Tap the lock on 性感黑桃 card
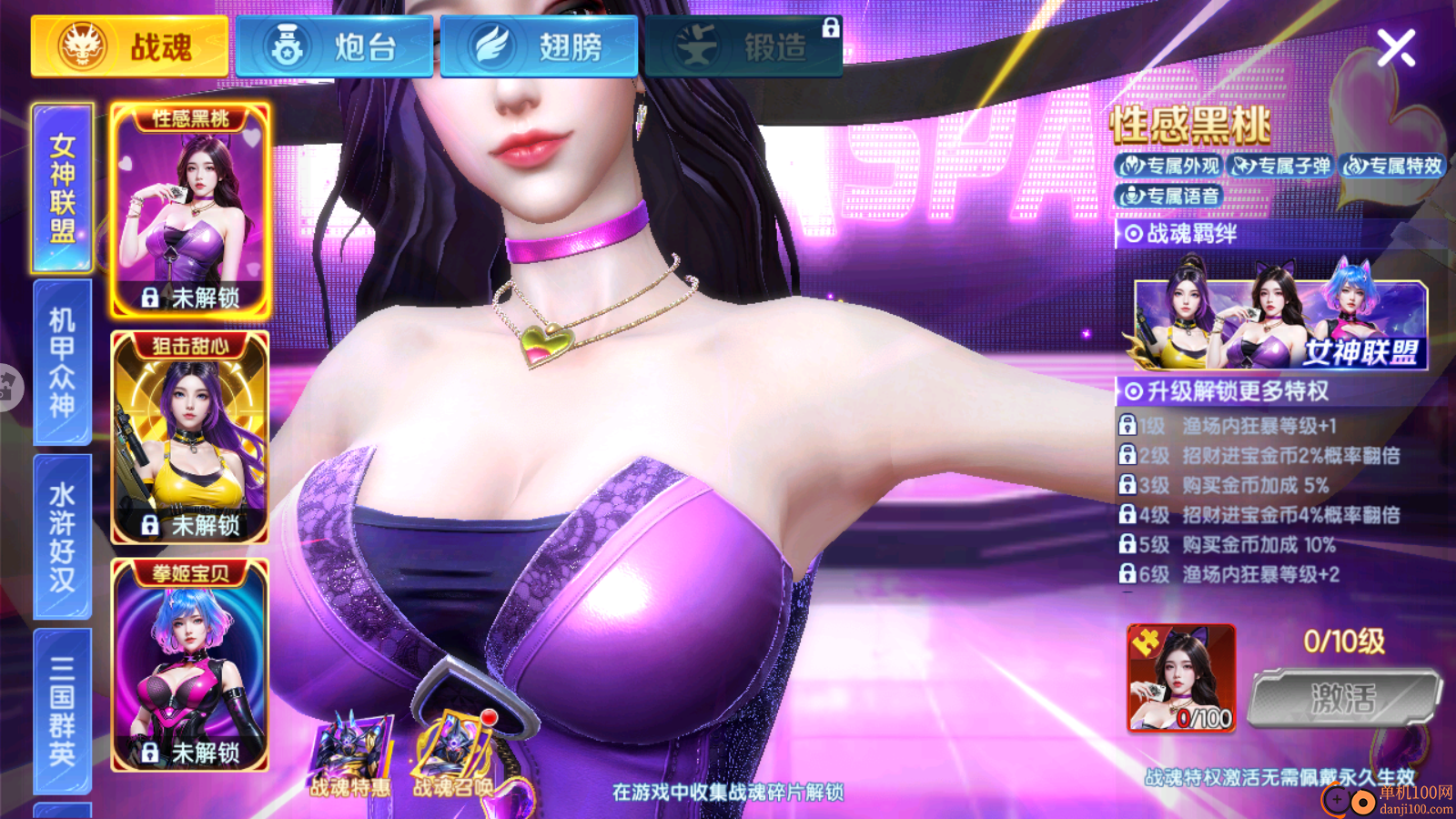1456x819 pixels. point(149,298)
